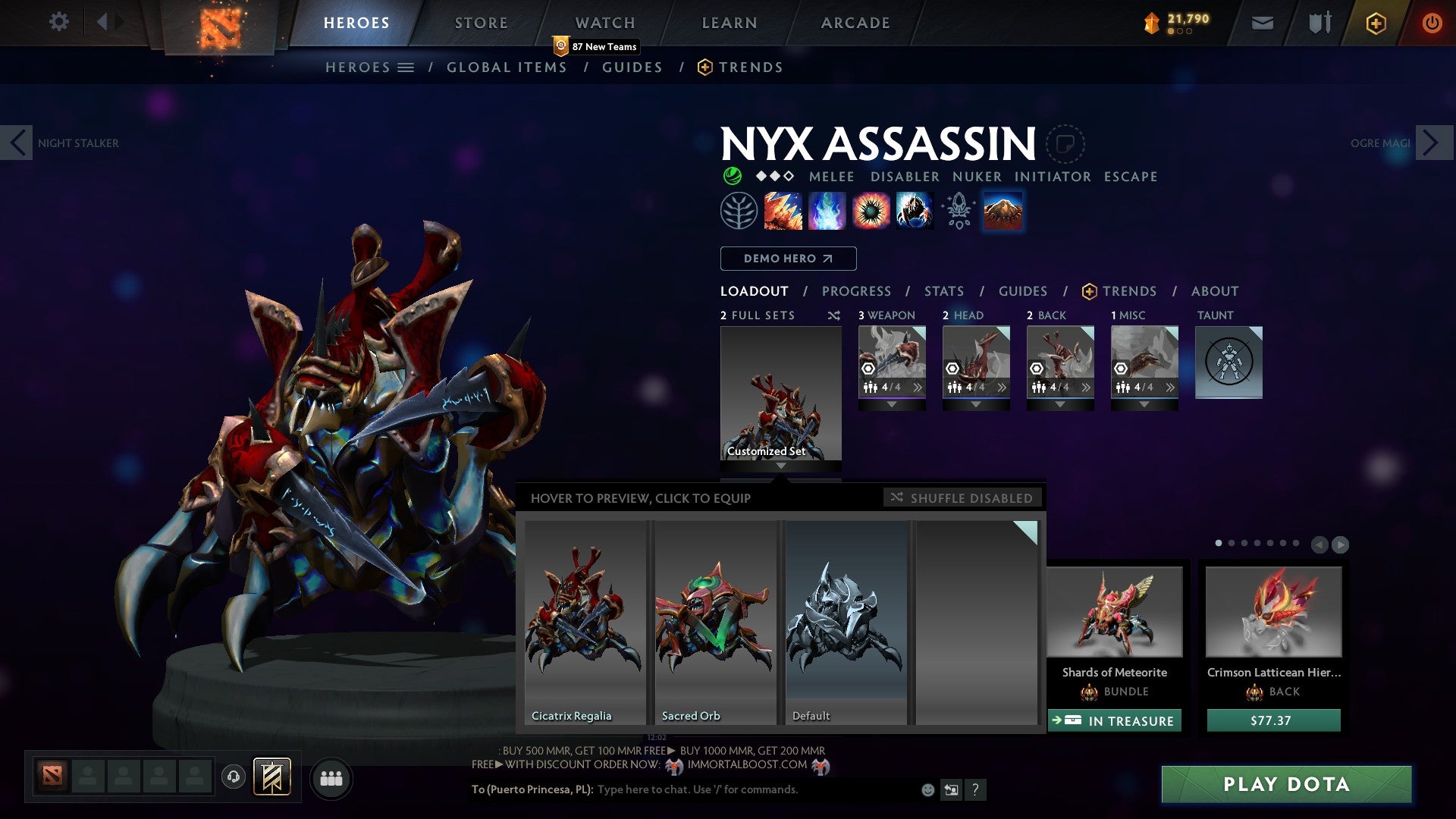Select the Default hero set

[846, 622]
